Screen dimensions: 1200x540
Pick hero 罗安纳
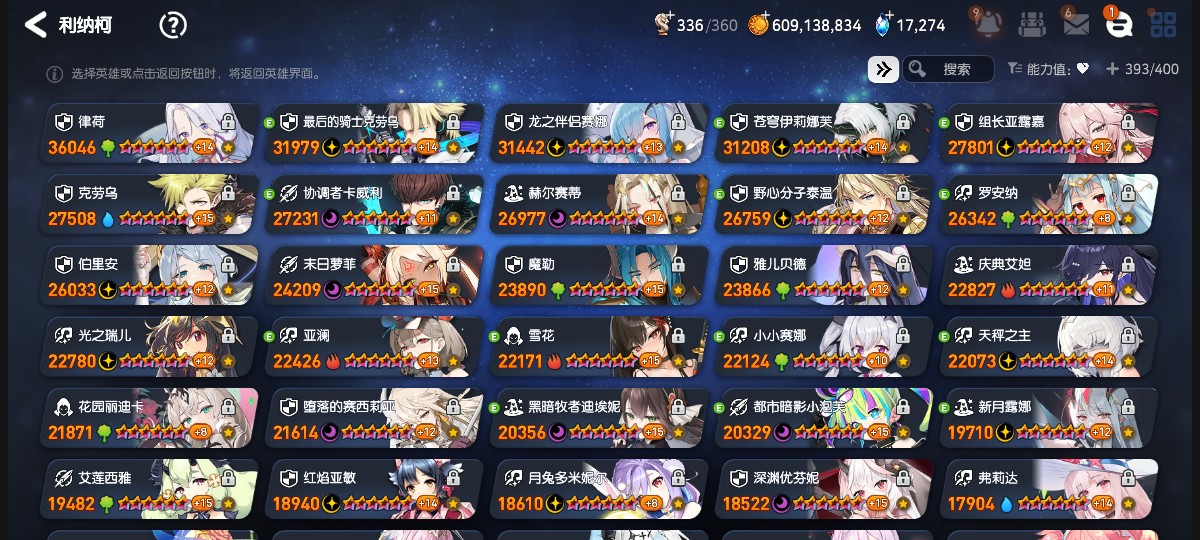click(1050, 204)
